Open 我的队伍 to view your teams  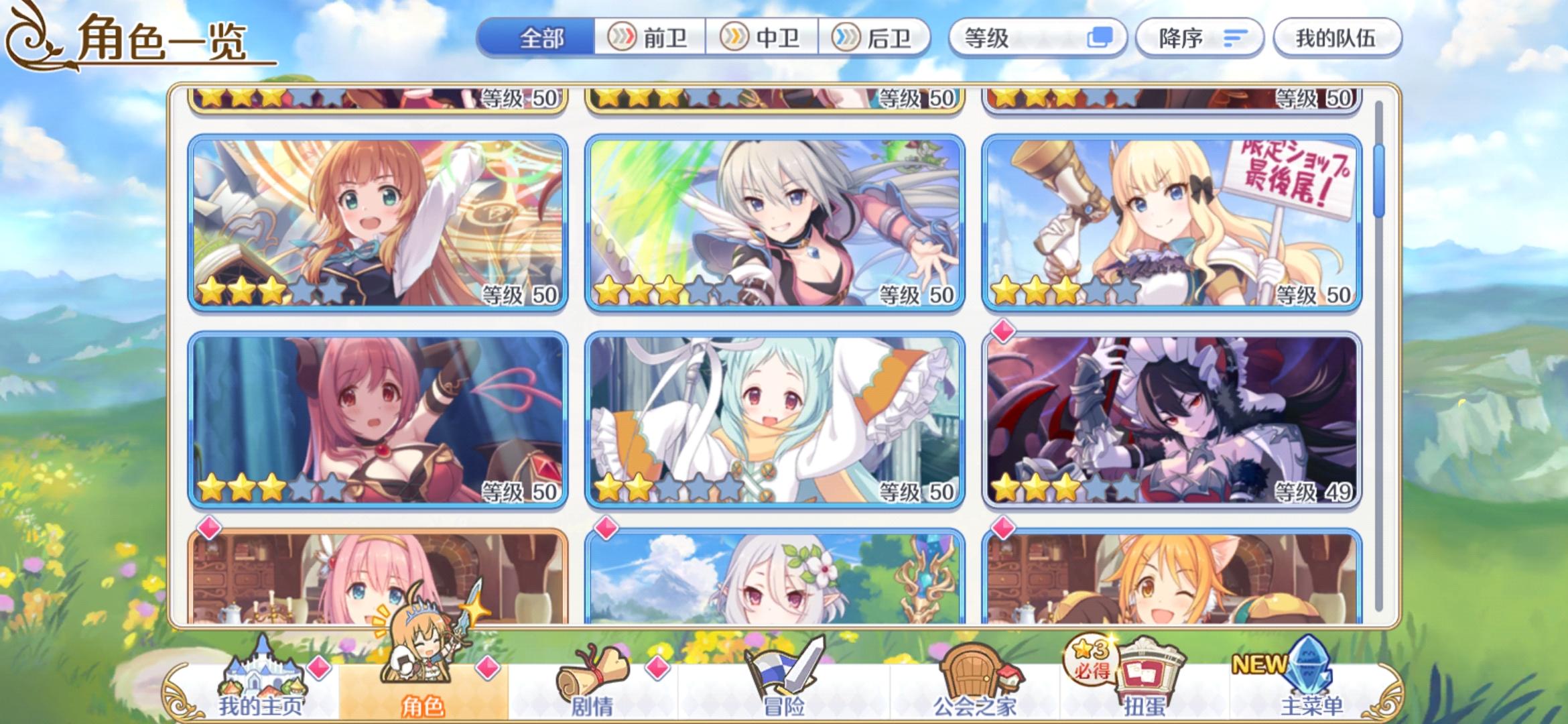tap(1338, 38)
